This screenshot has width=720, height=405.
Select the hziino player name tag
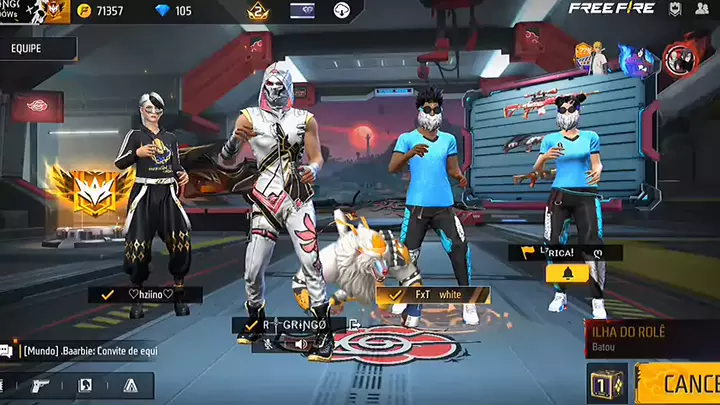pos(145,294)
